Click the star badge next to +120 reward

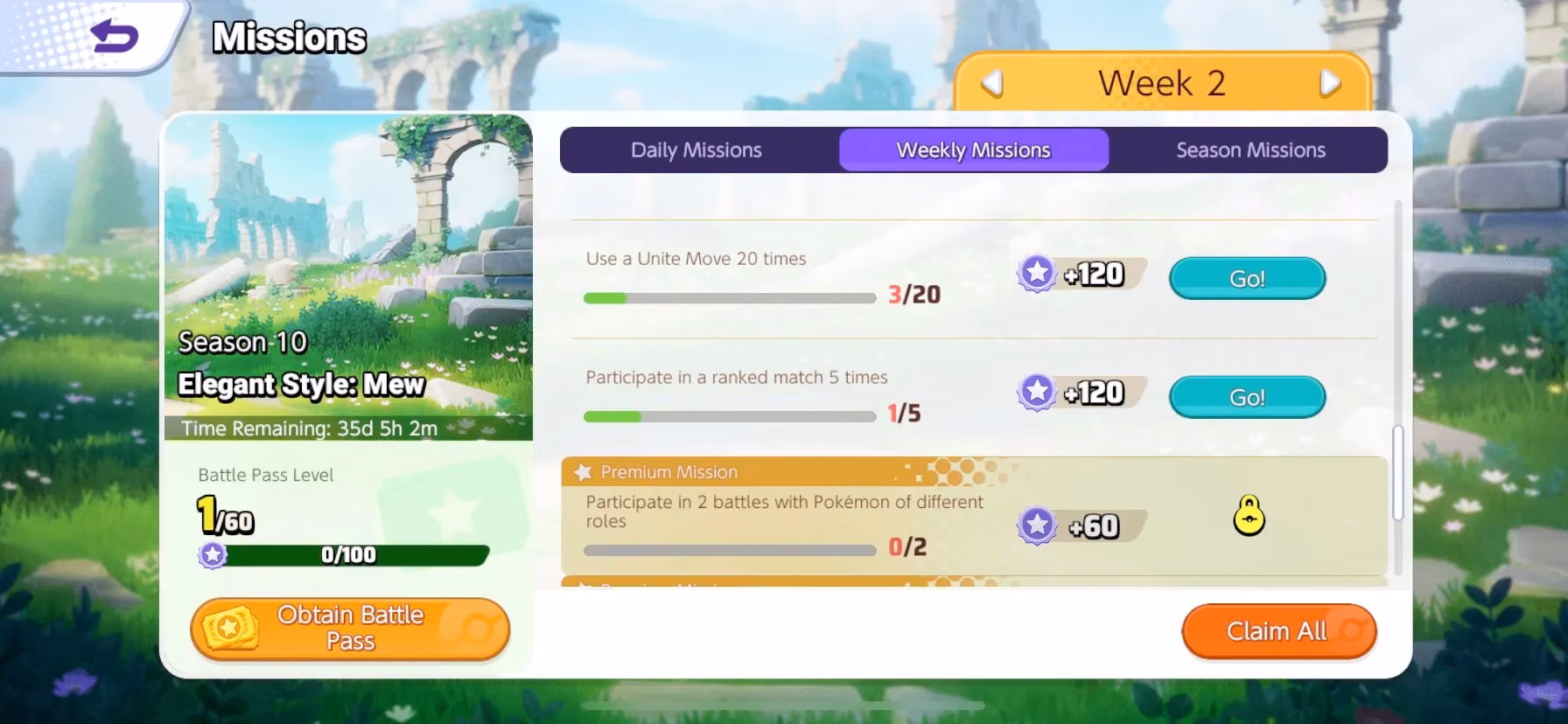tap(1039, 273)
